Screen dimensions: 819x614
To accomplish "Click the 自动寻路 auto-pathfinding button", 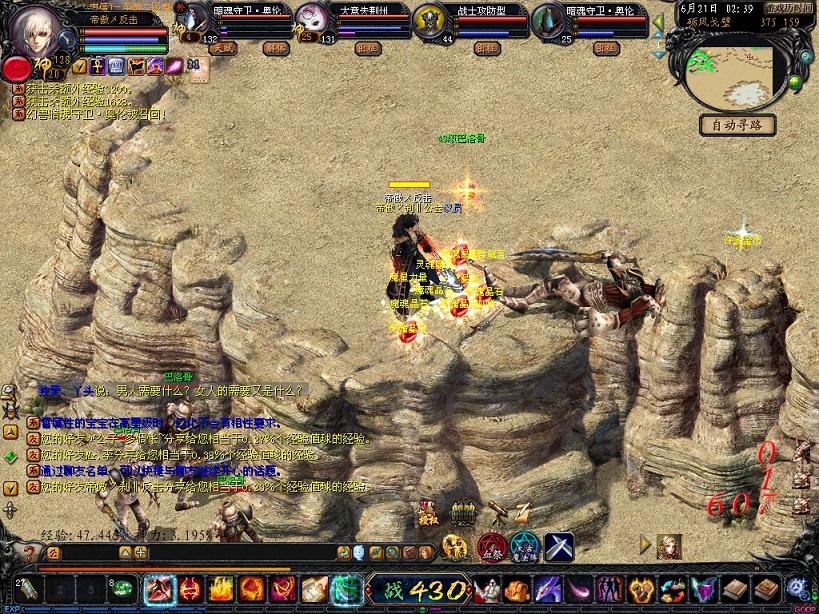I will 738,126.
